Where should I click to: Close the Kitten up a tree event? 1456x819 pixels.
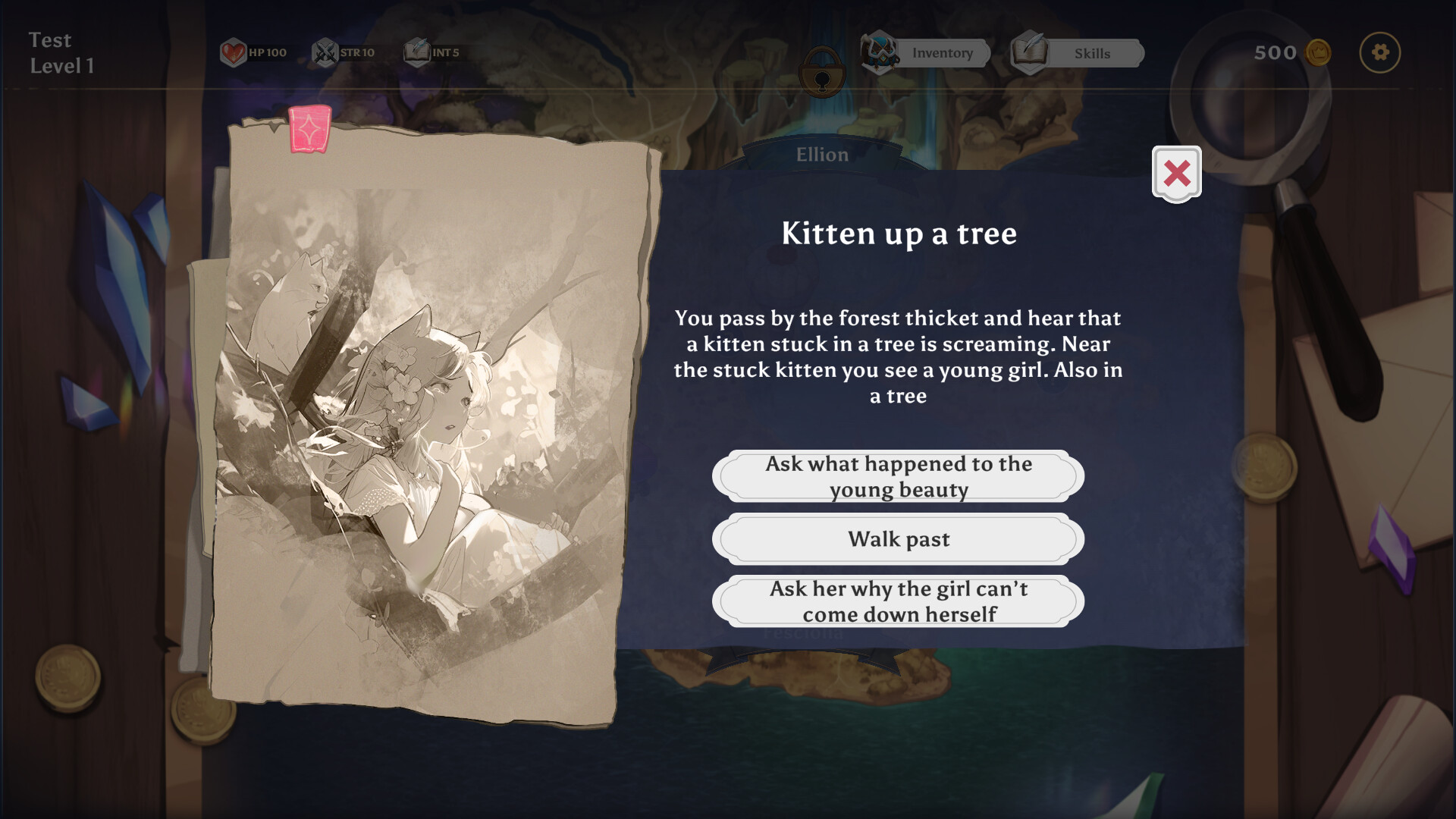(1176, 174)
